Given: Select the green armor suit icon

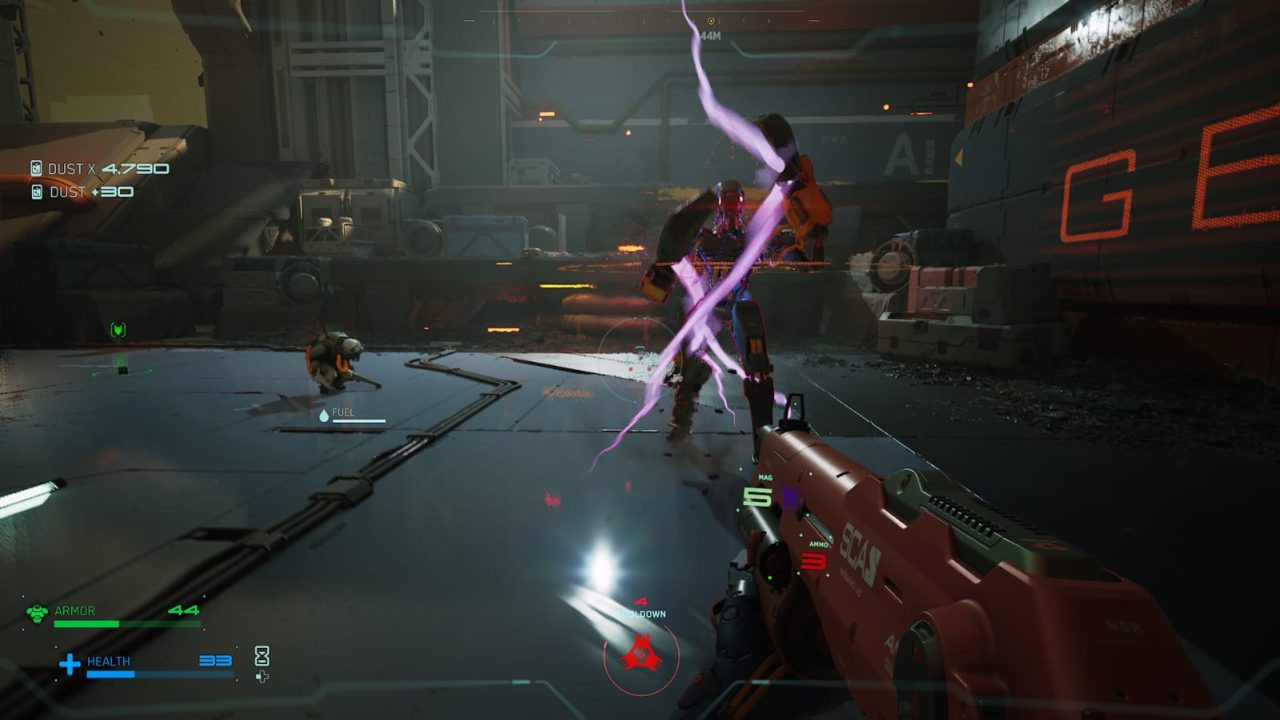Looking at the screenshot, I should [37, 612].
